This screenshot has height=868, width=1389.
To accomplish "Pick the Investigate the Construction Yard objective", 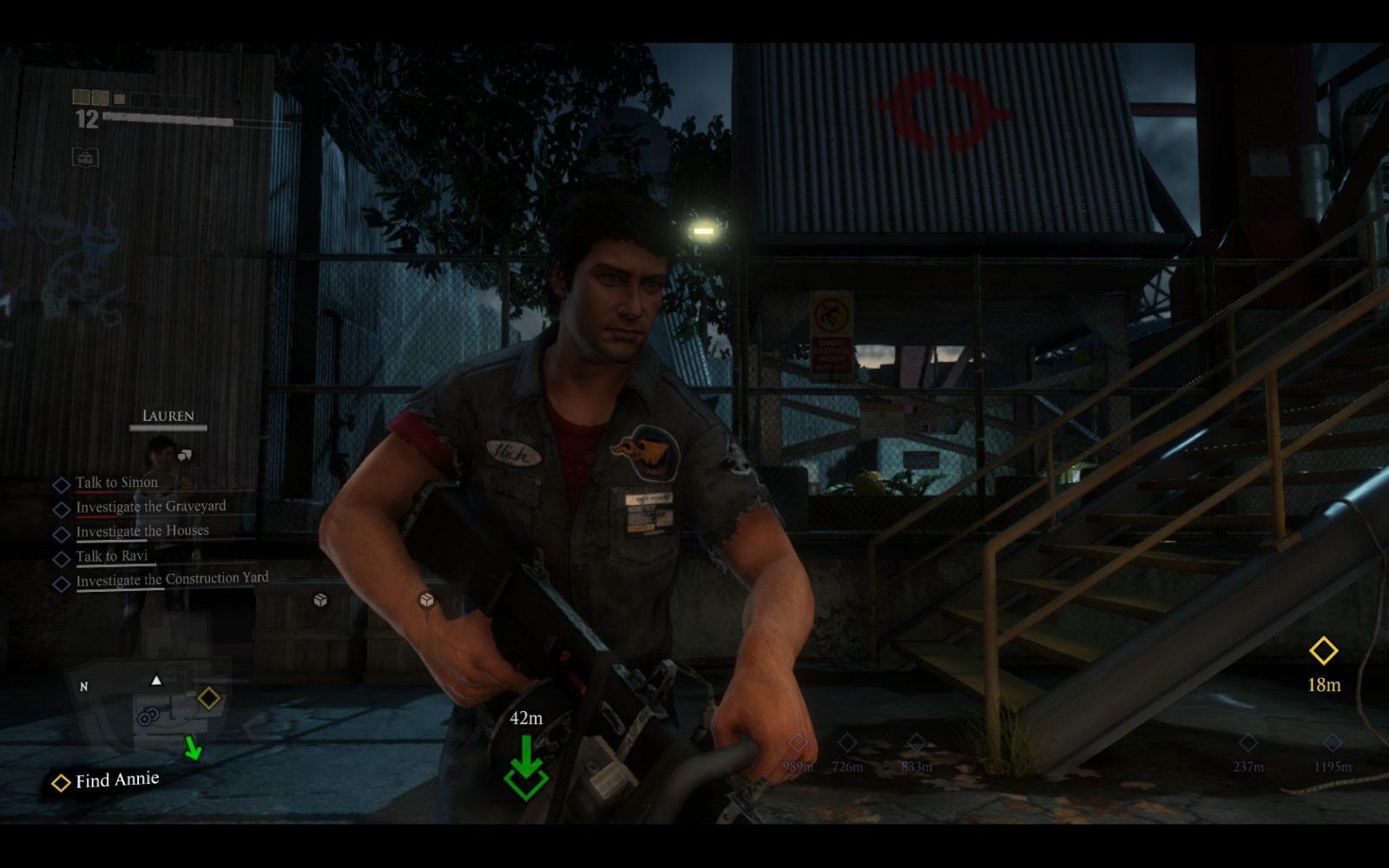I will [x=172, y=579].
